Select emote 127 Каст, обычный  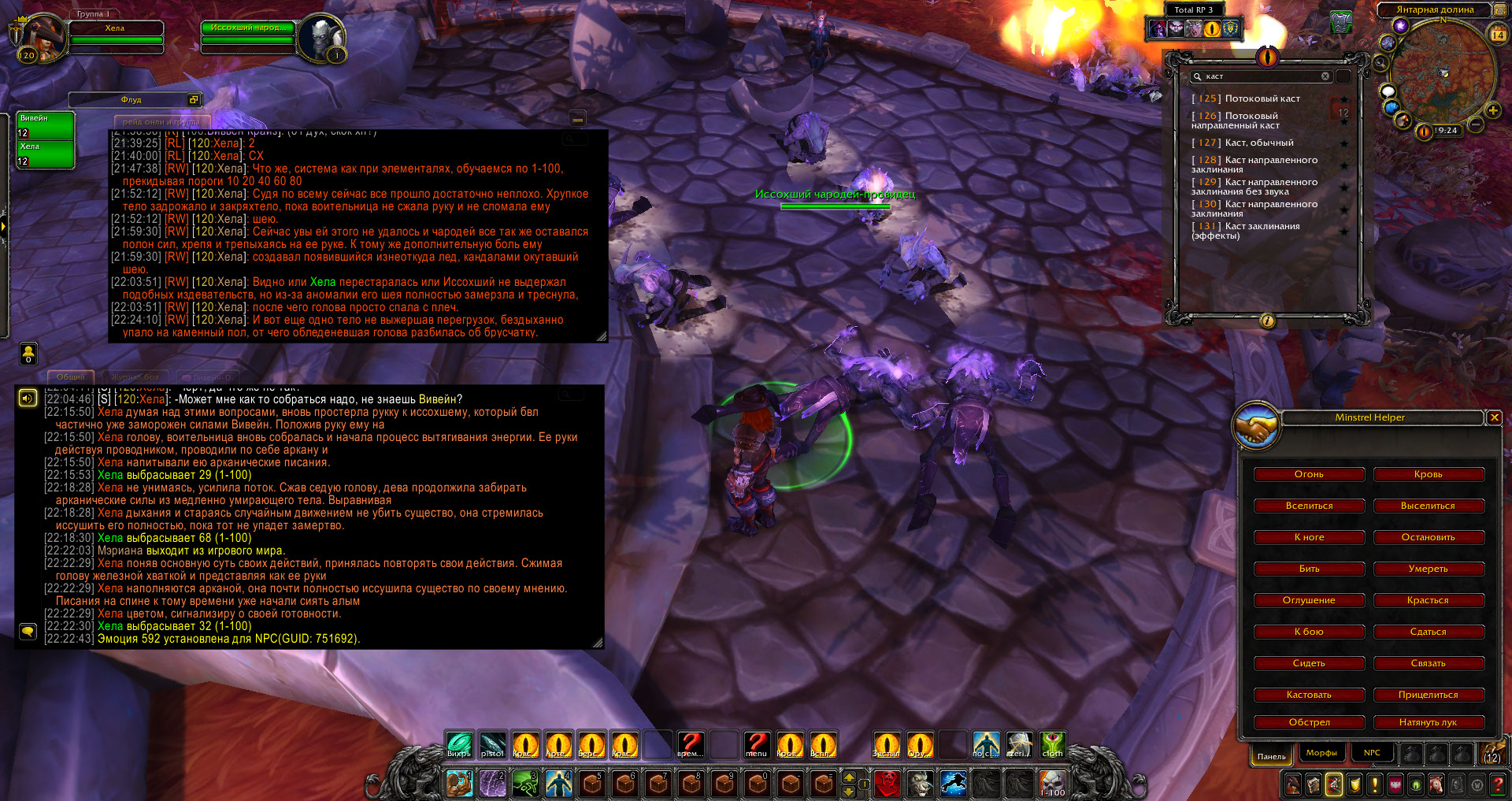[x=1258, y=143]
